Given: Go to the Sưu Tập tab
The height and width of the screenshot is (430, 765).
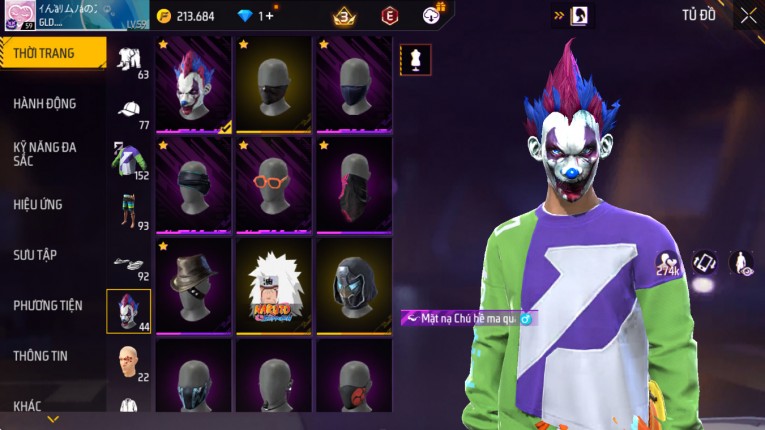Looking at the screenshot, I should [x=35, y=255].
